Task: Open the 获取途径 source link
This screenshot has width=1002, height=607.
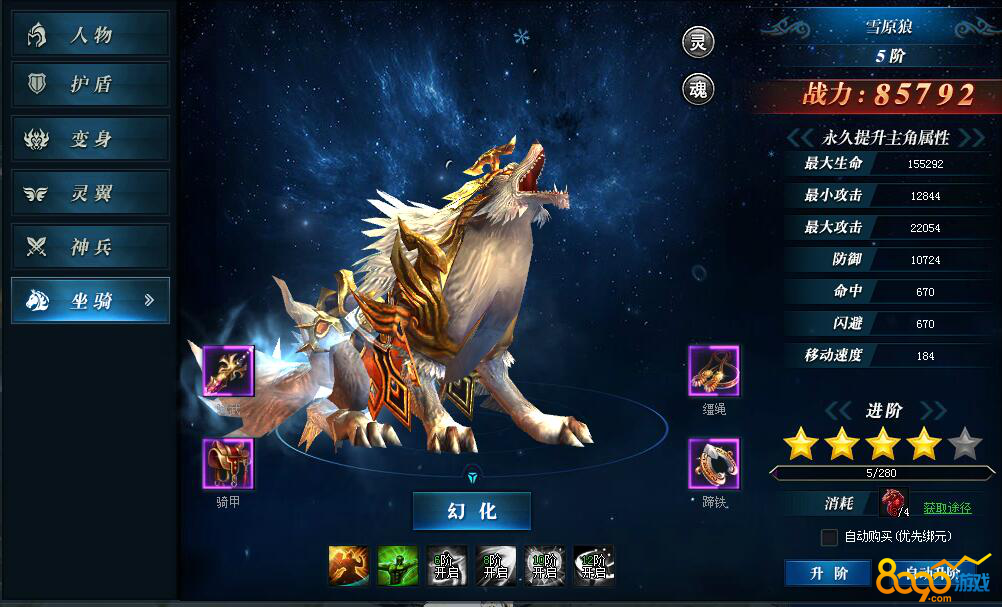Action: [946, 508]
